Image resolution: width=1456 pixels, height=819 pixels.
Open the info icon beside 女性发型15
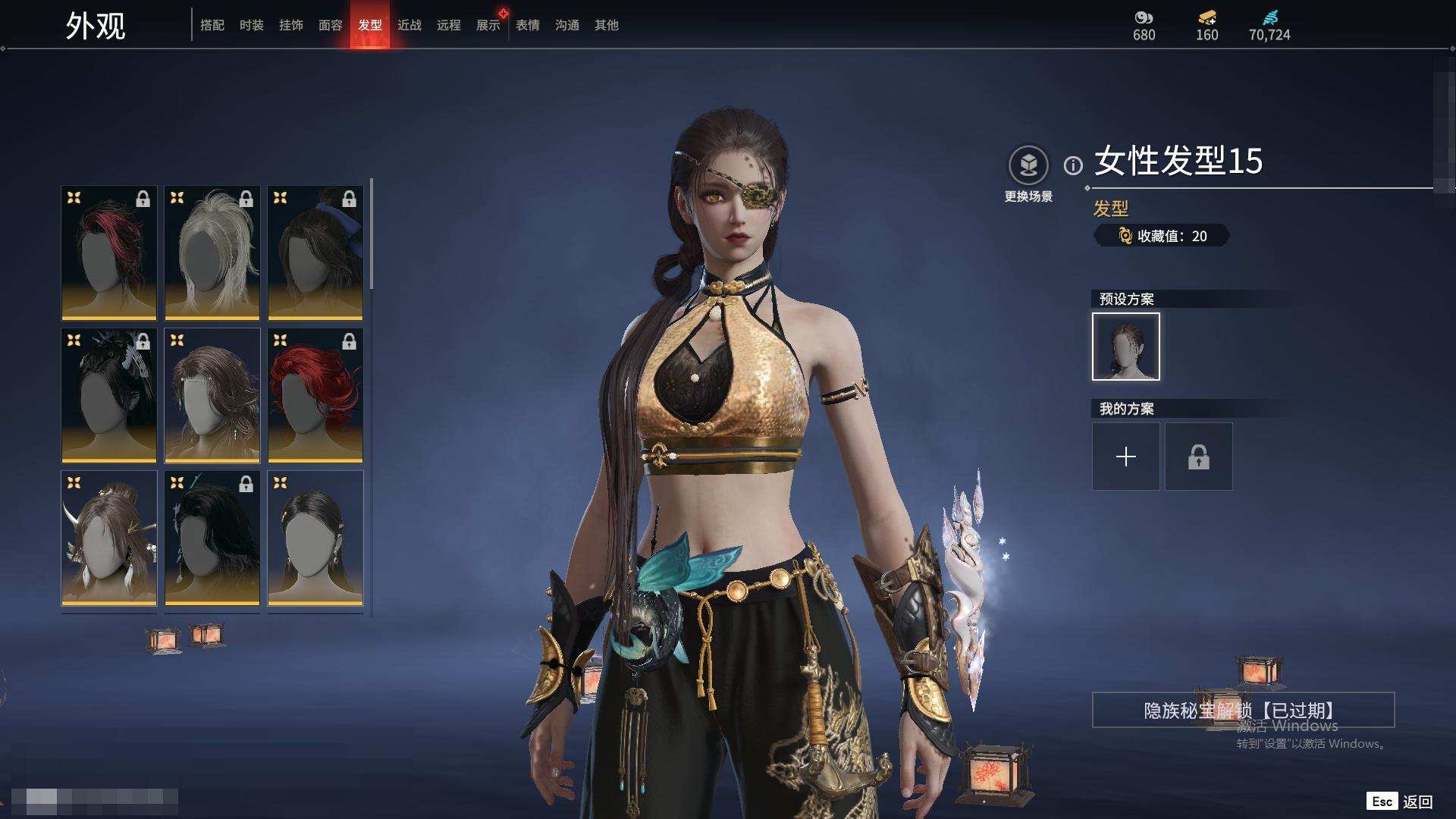pos(1073,165)
